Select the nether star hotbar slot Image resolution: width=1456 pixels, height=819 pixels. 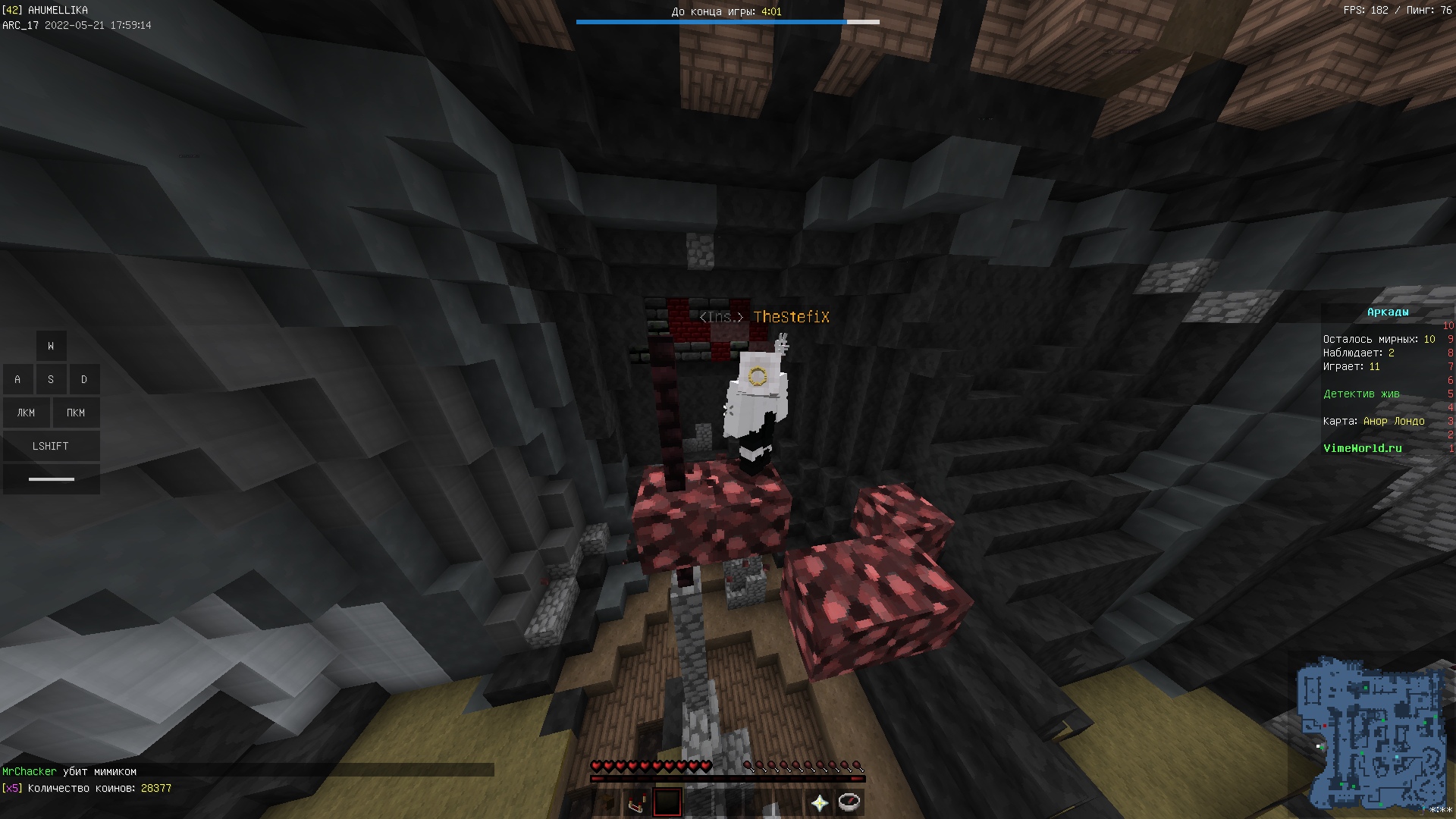[819, 803]
